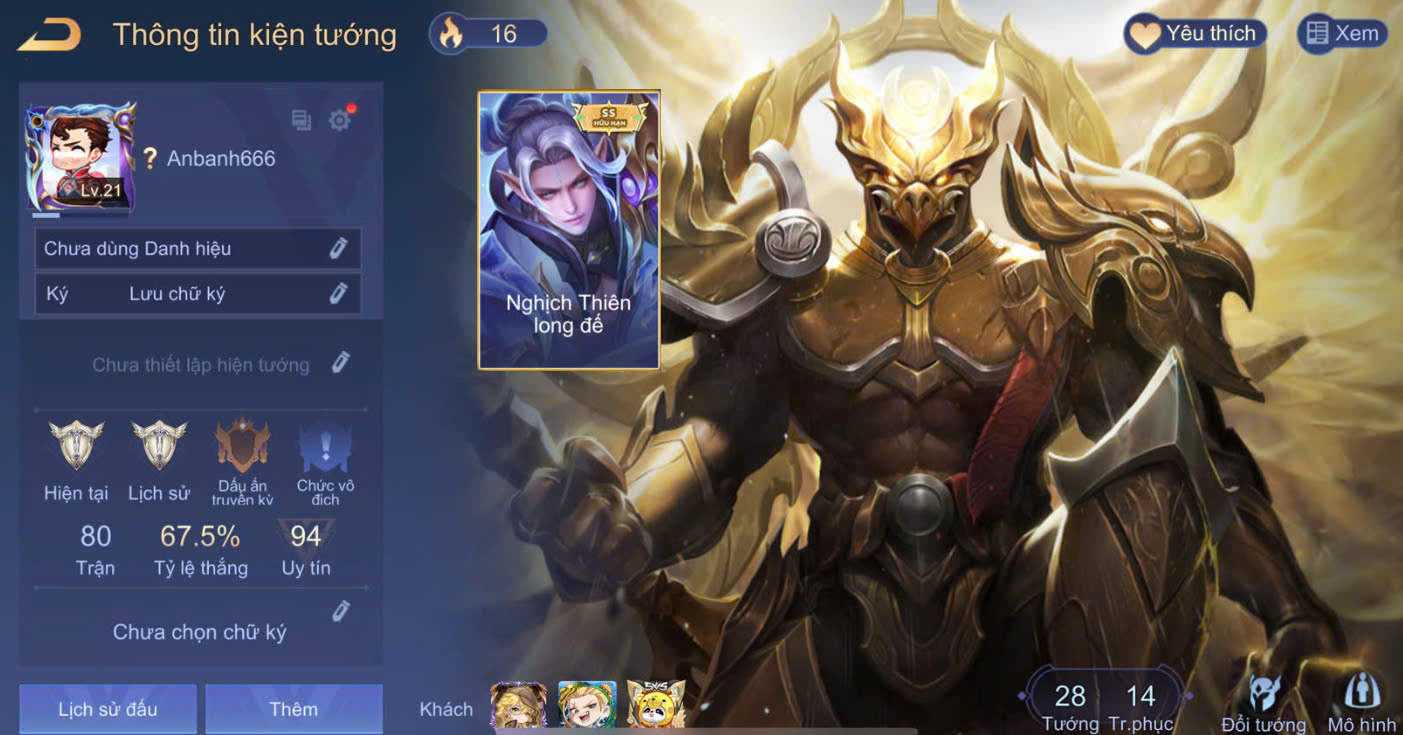Open the Đổi tướng hero swap
Image resolution: width=1403 pixels, height=735 pixels.
(1264, 702)
